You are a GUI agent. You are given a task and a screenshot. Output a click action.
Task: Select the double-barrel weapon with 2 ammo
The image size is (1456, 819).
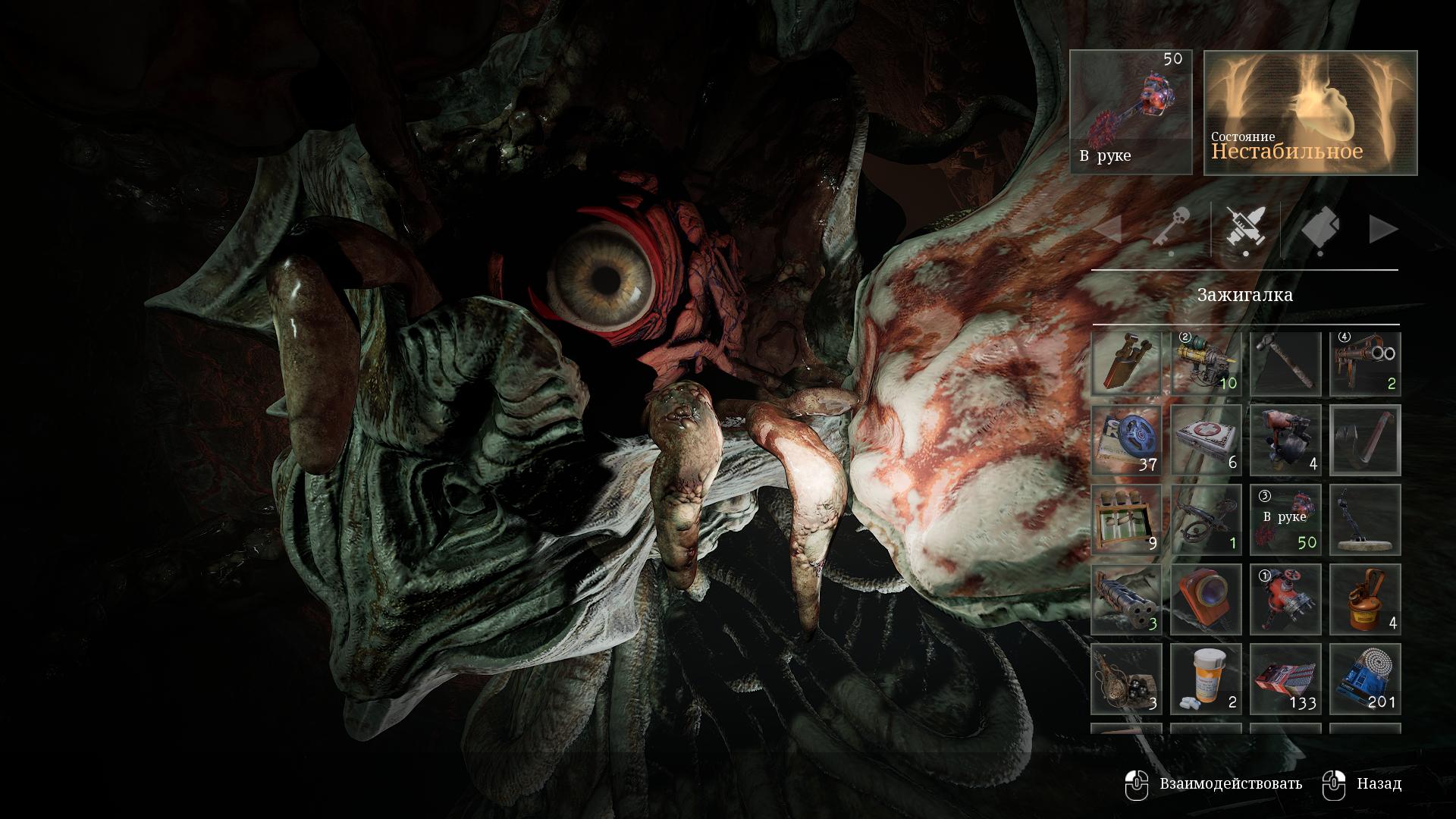[x=1365, y=364]
